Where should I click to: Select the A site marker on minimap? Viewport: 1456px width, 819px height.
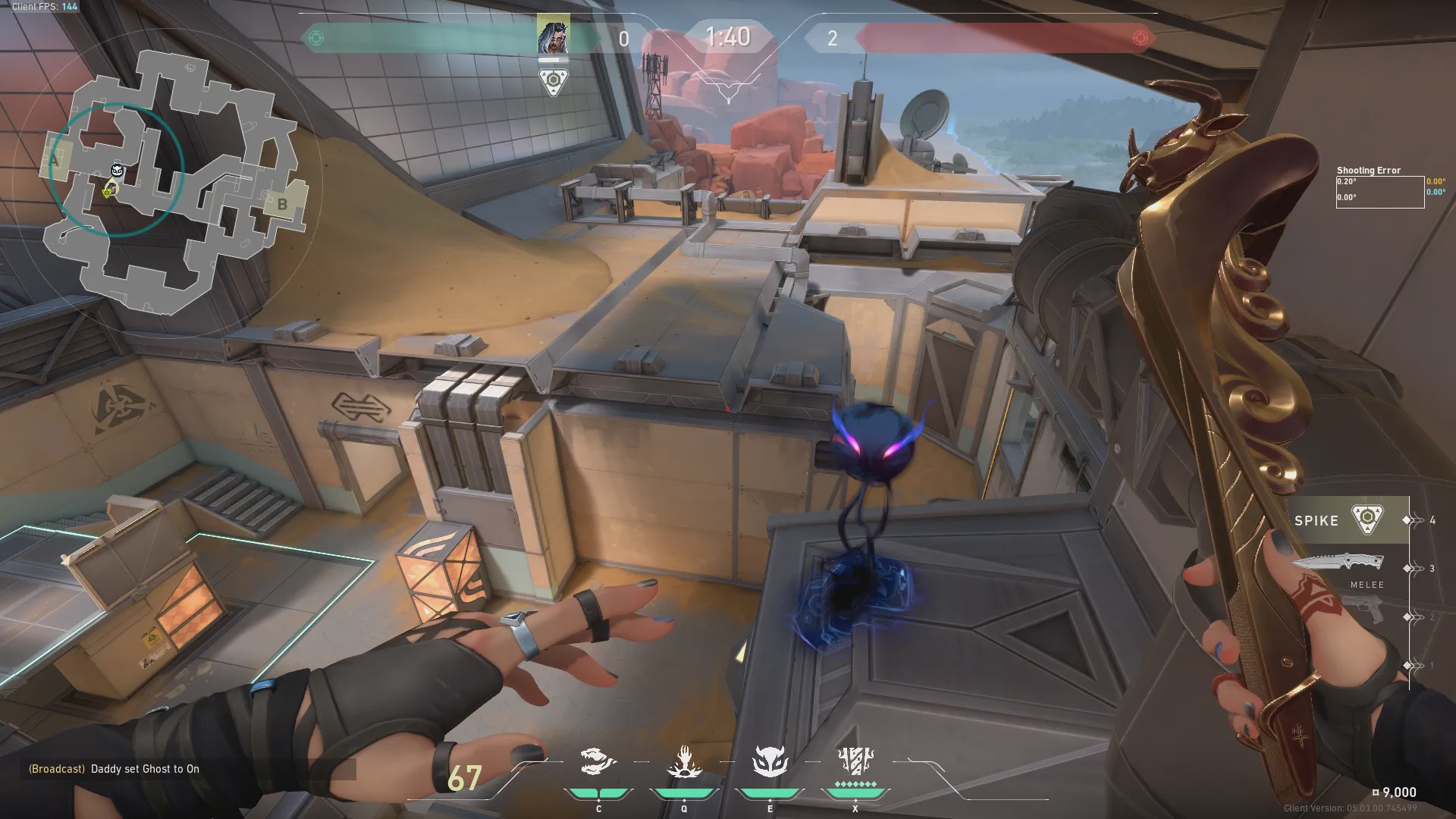tap(55, 160)
